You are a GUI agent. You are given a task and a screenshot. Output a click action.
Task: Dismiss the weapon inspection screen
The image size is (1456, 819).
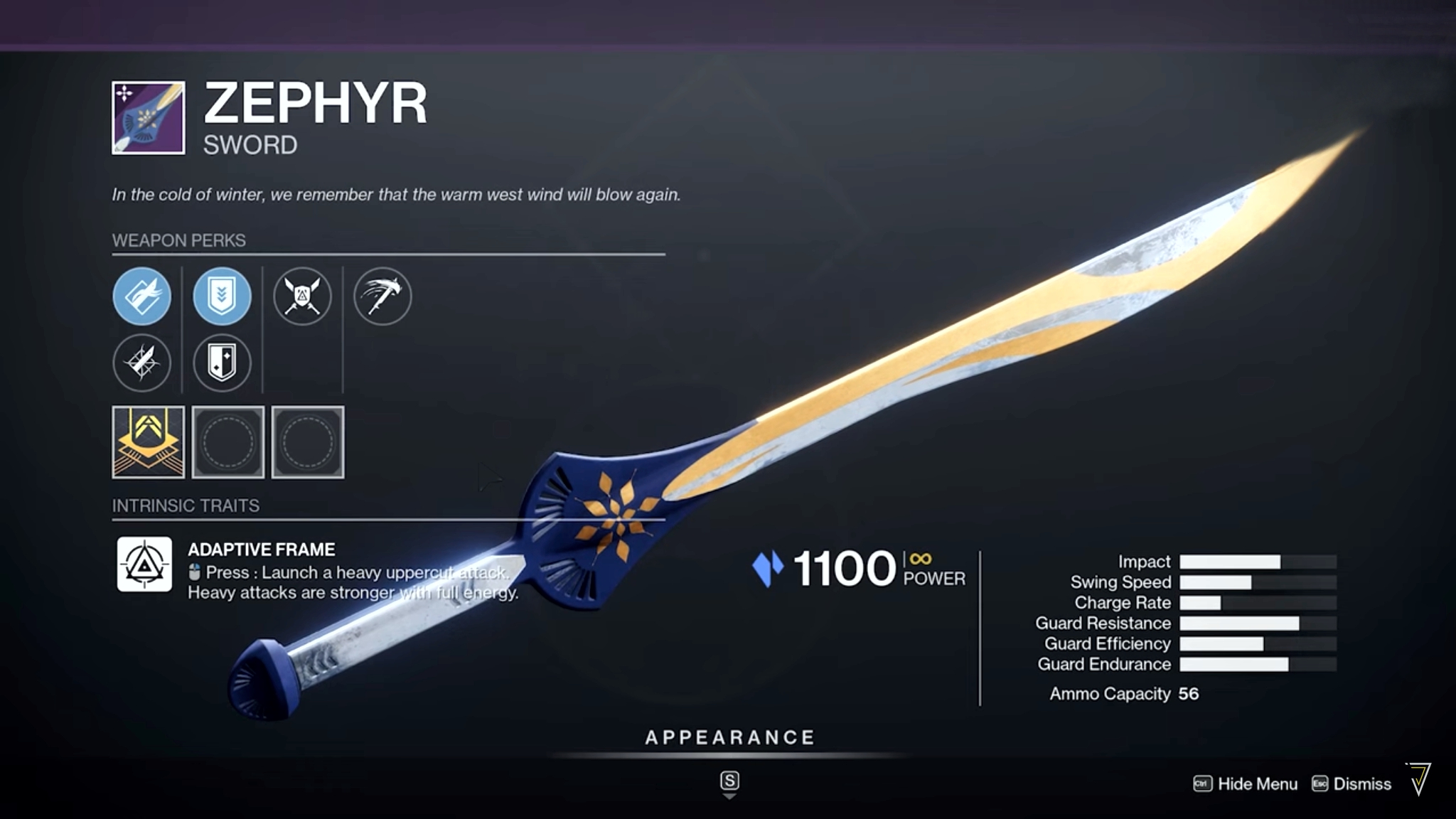pos(1351,783)
